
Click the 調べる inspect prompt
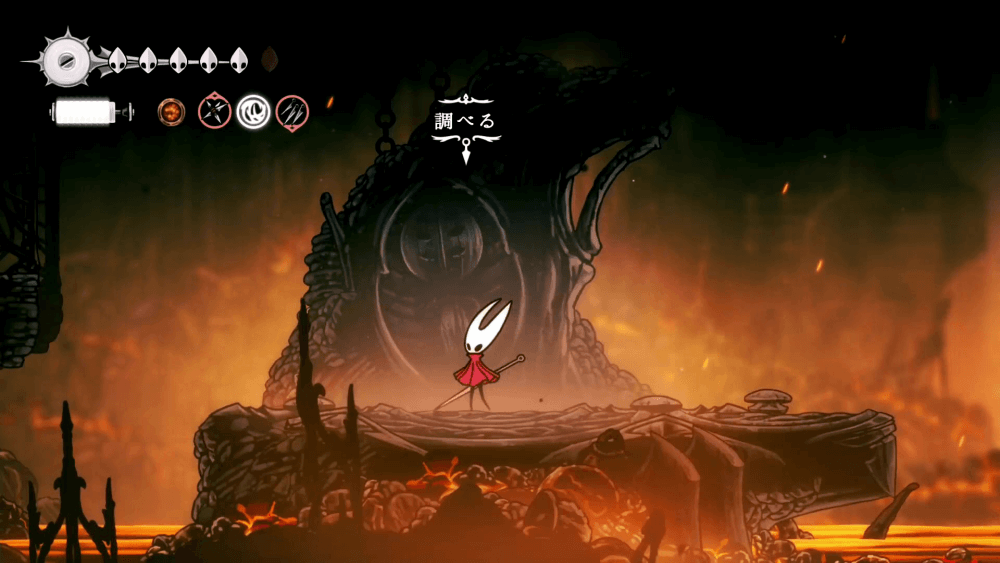(465, 122)
